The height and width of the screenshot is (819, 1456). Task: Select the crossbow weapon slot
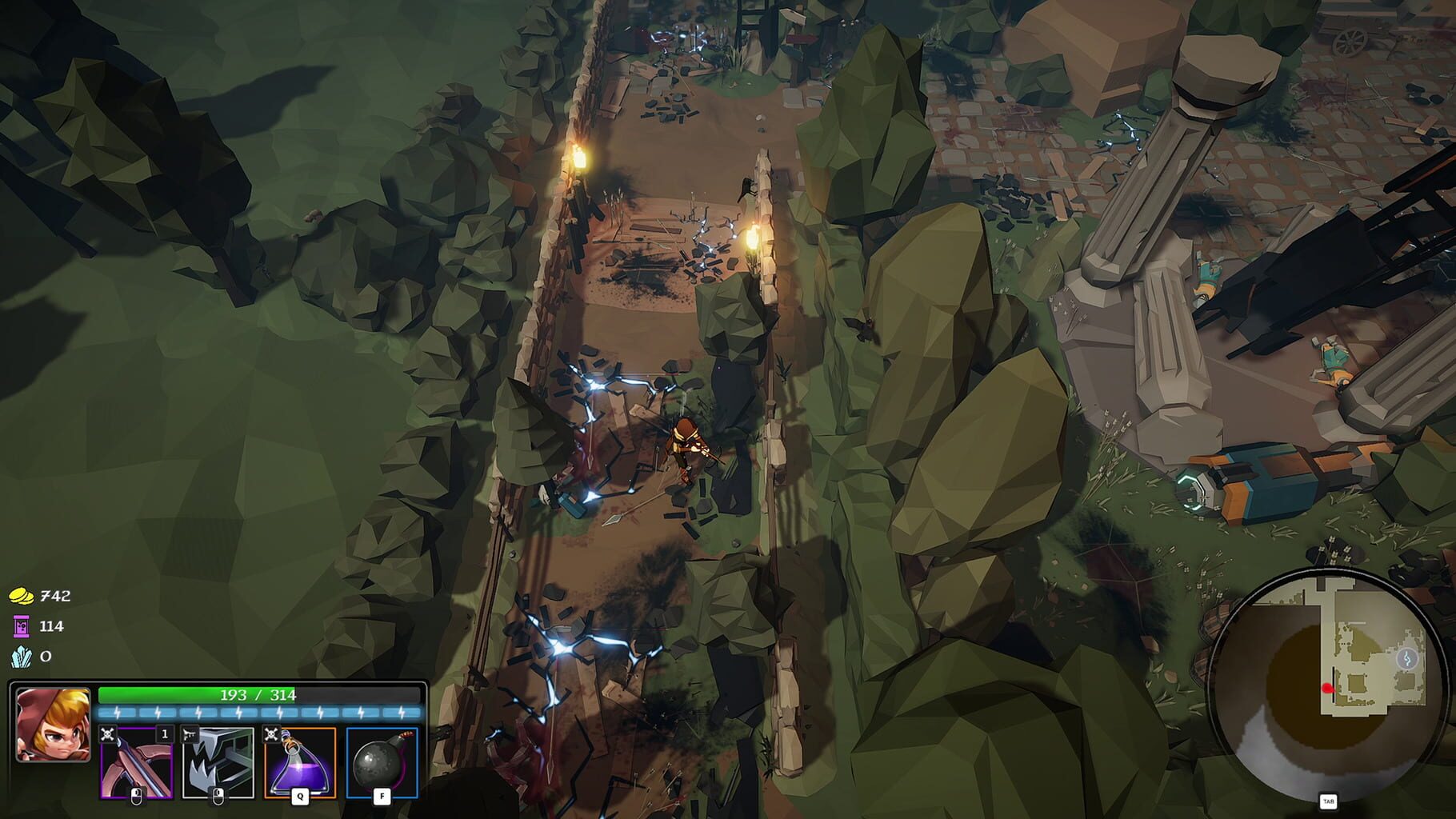136,762
